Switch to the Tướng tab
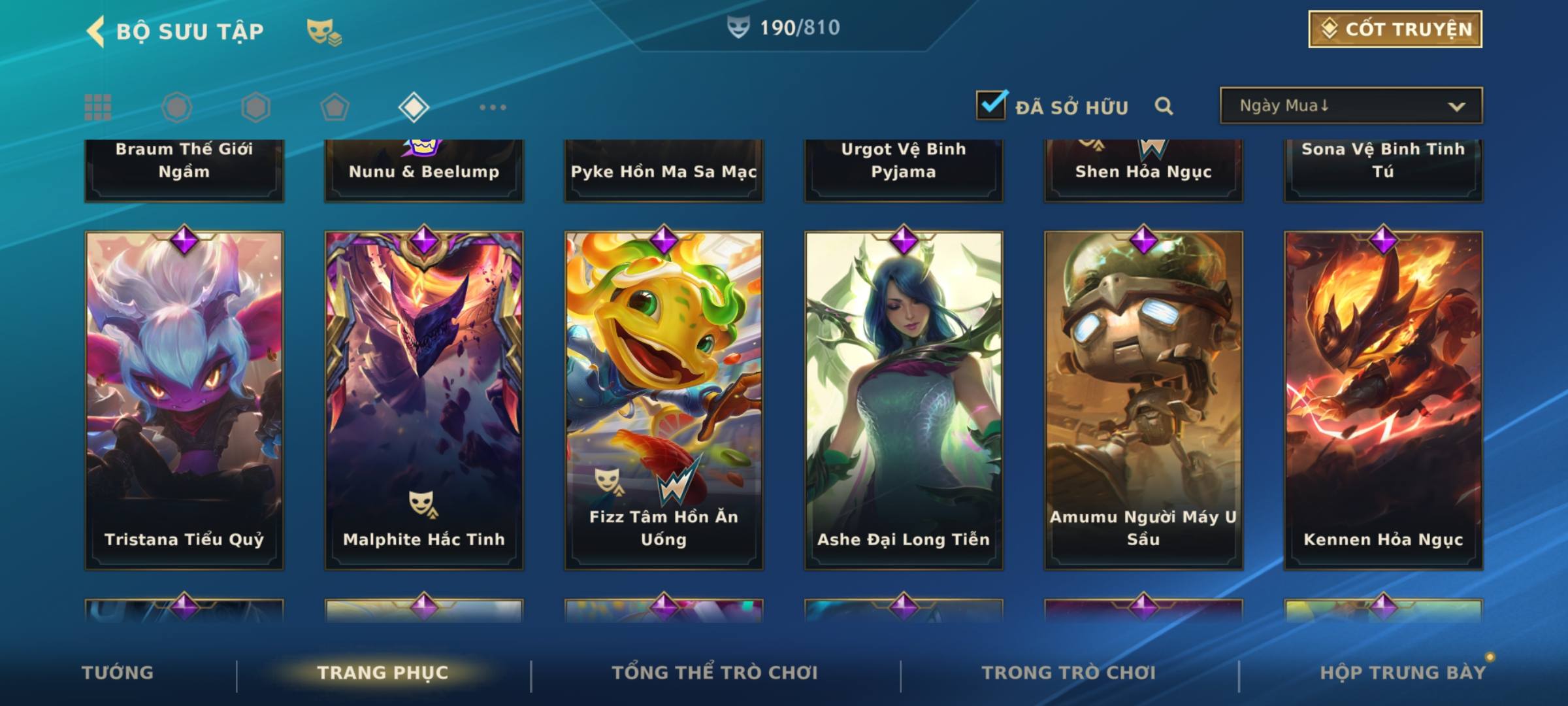This screenshot has width=1568, height=706. pos(118,673)
